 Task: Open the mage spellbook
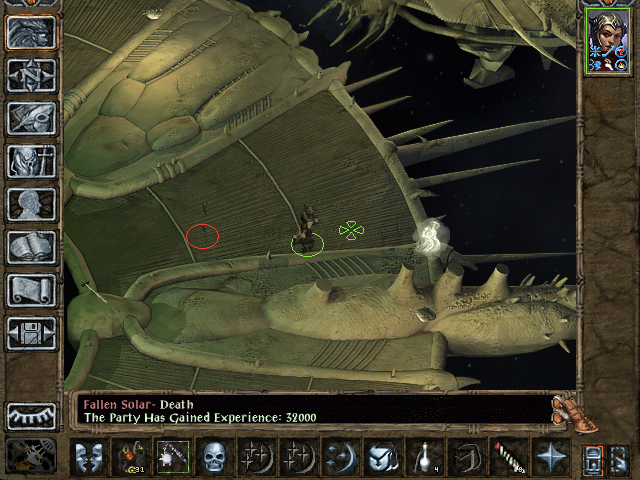click(x=31, y=247)
